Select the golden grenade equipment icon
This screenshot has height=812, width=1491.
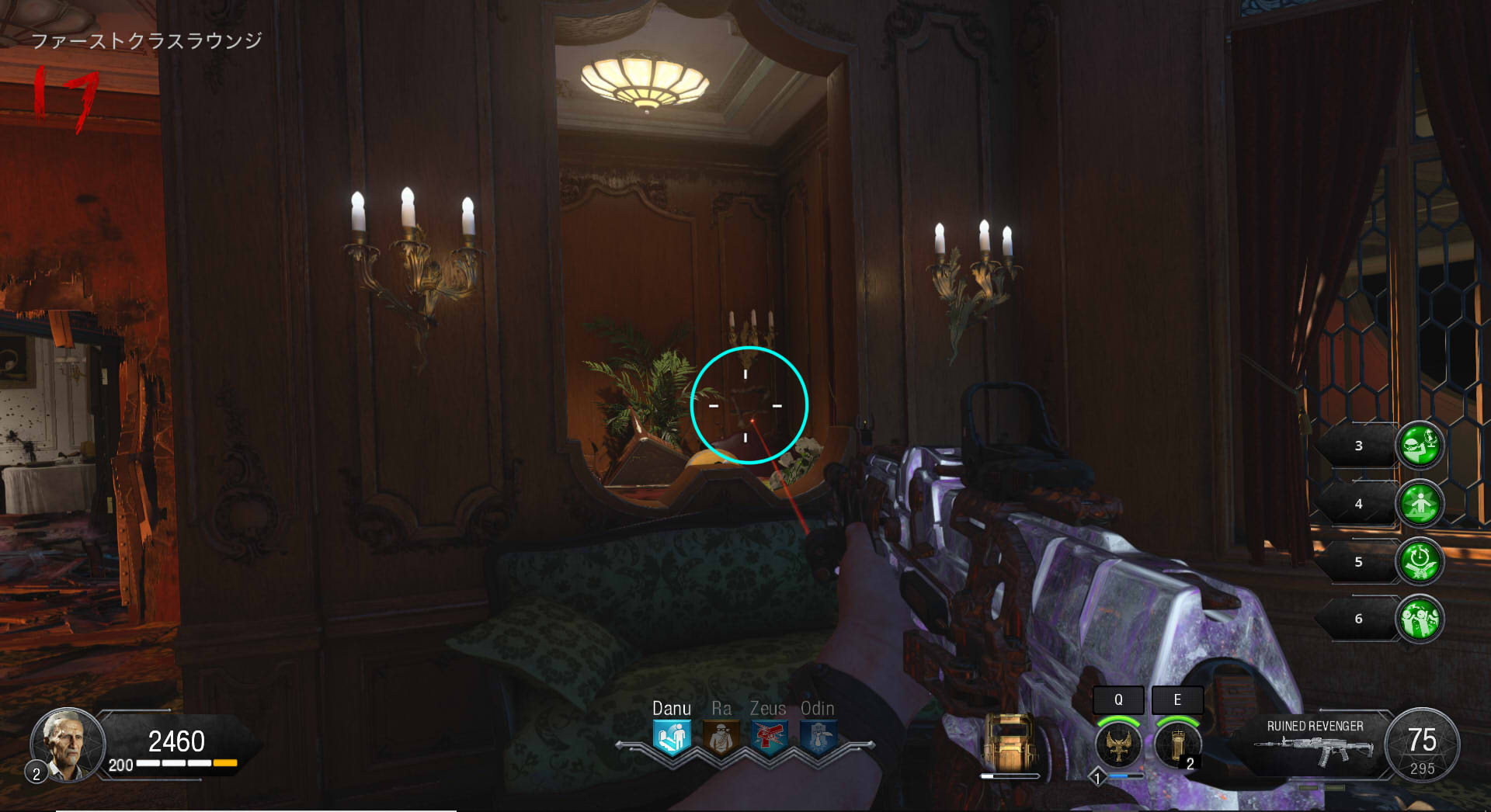click(x=1176, y=744)
